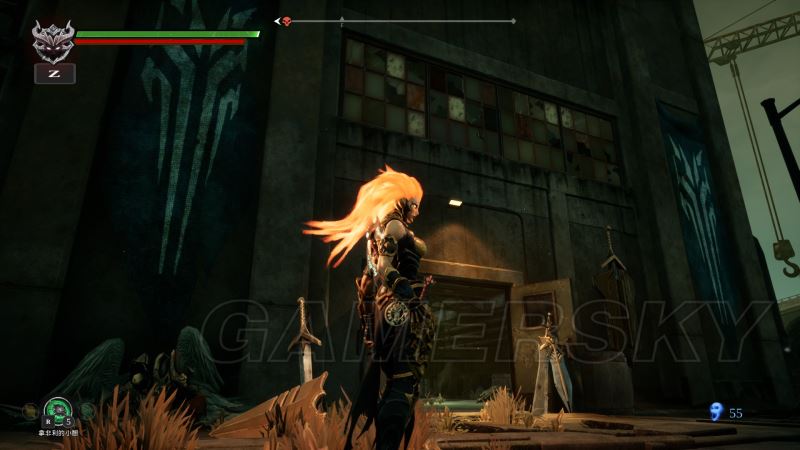Click the blue soul currency icon

point(714,411)
